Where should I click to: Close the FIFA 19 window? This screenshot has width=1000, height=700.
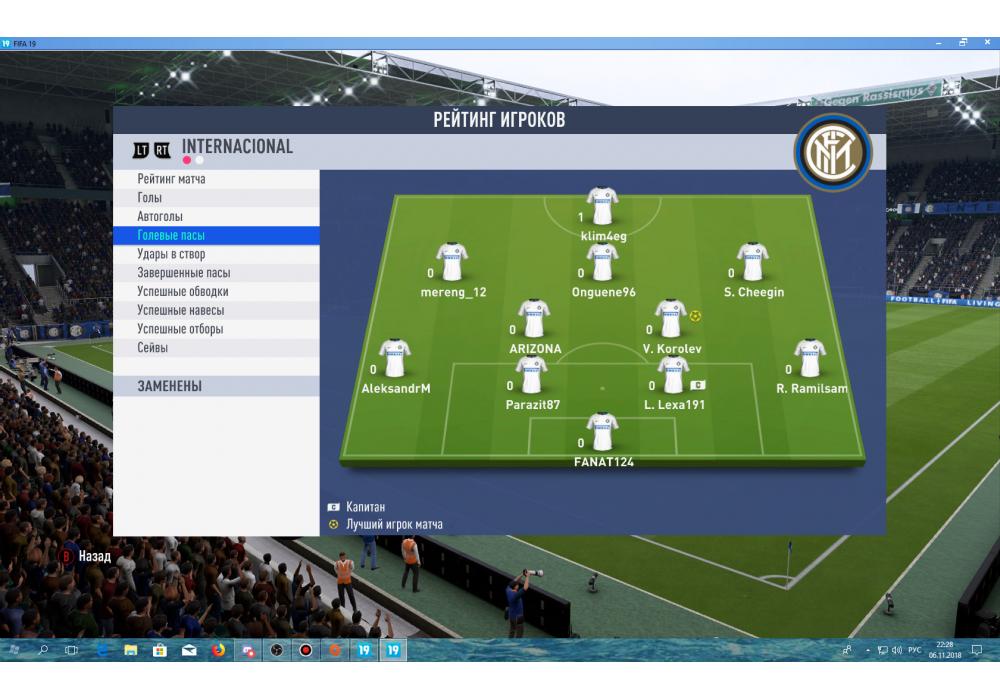coord(985,43)
